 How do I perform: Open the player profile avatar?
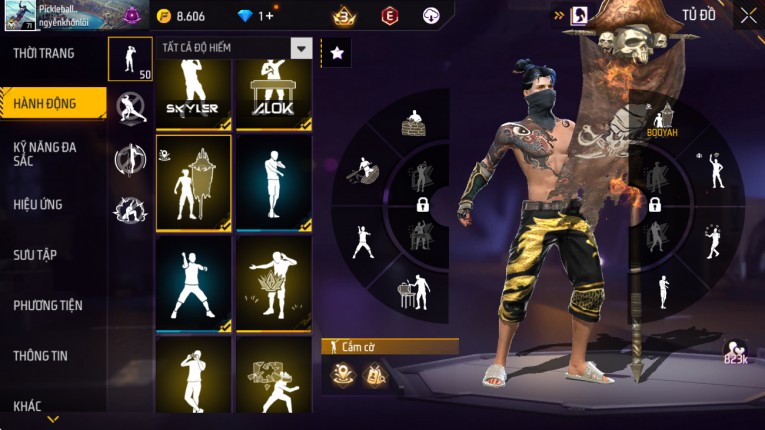coord(19,16)
